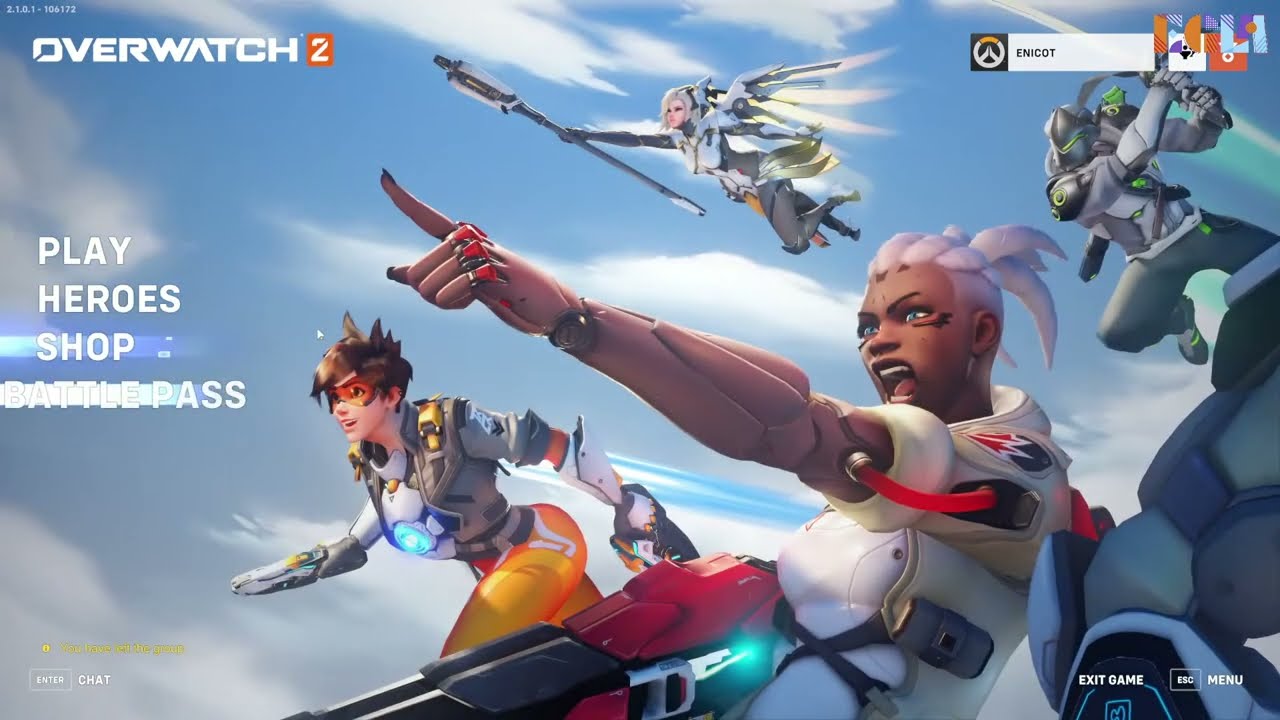
Task: Open the PLAY menu
Action: pyautogui.click(x=85, y=251)
